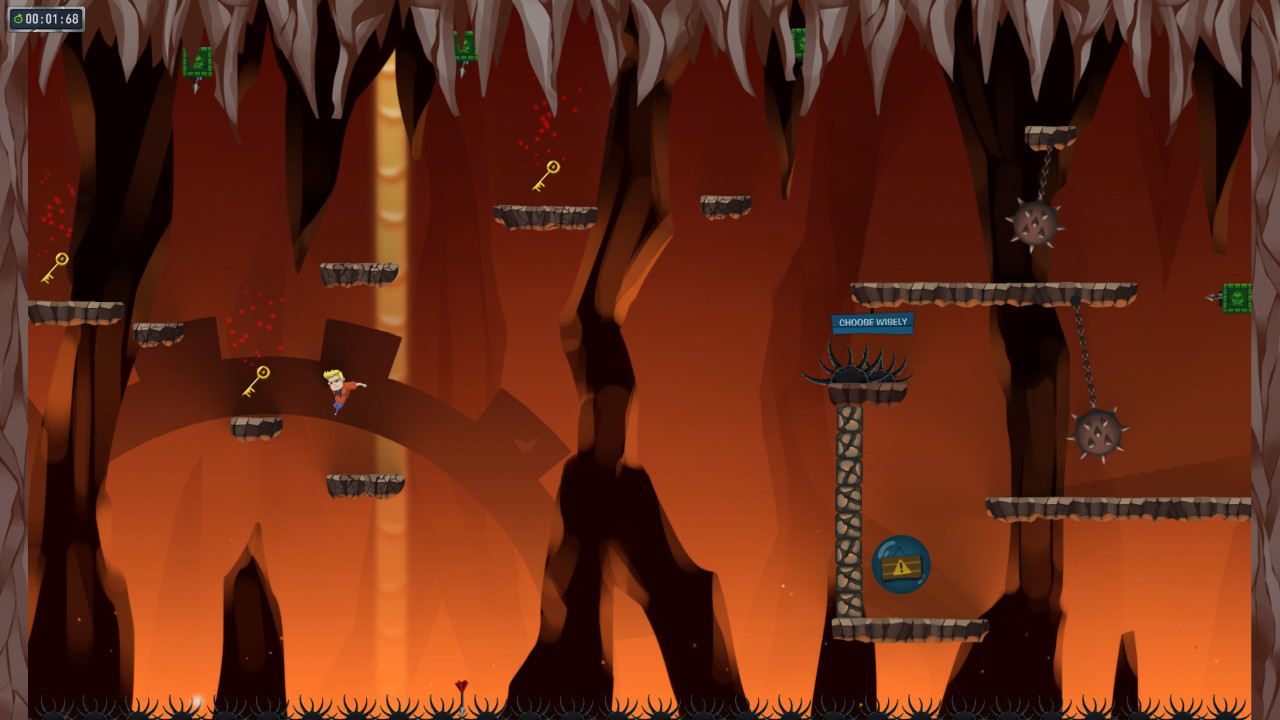Click the CHOOSE WISELY sign
This screenshot has width=1280, height=720.
tap(873, 322)
